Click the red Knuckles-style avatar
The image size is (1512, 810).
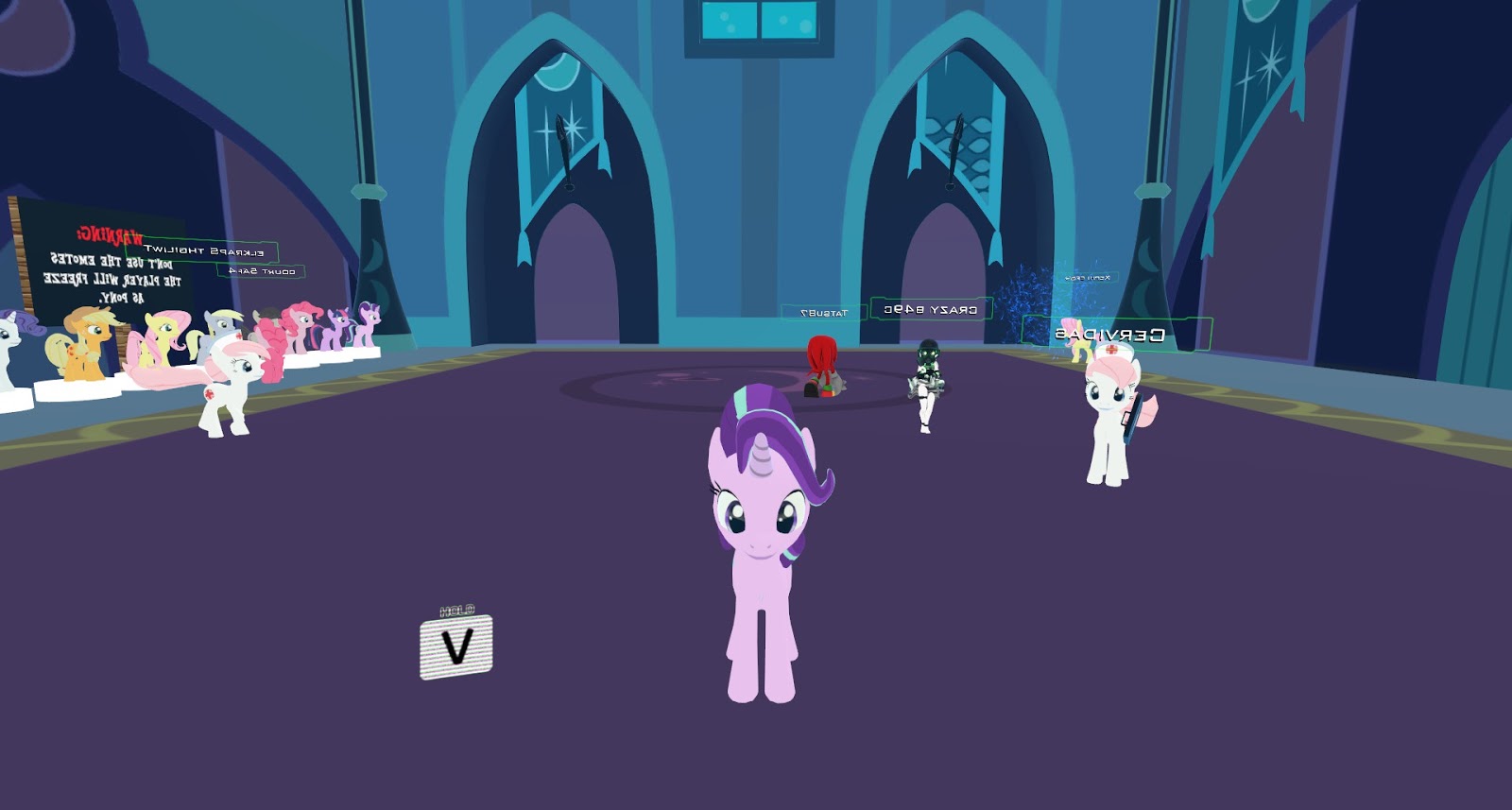(x=822, y=369)
